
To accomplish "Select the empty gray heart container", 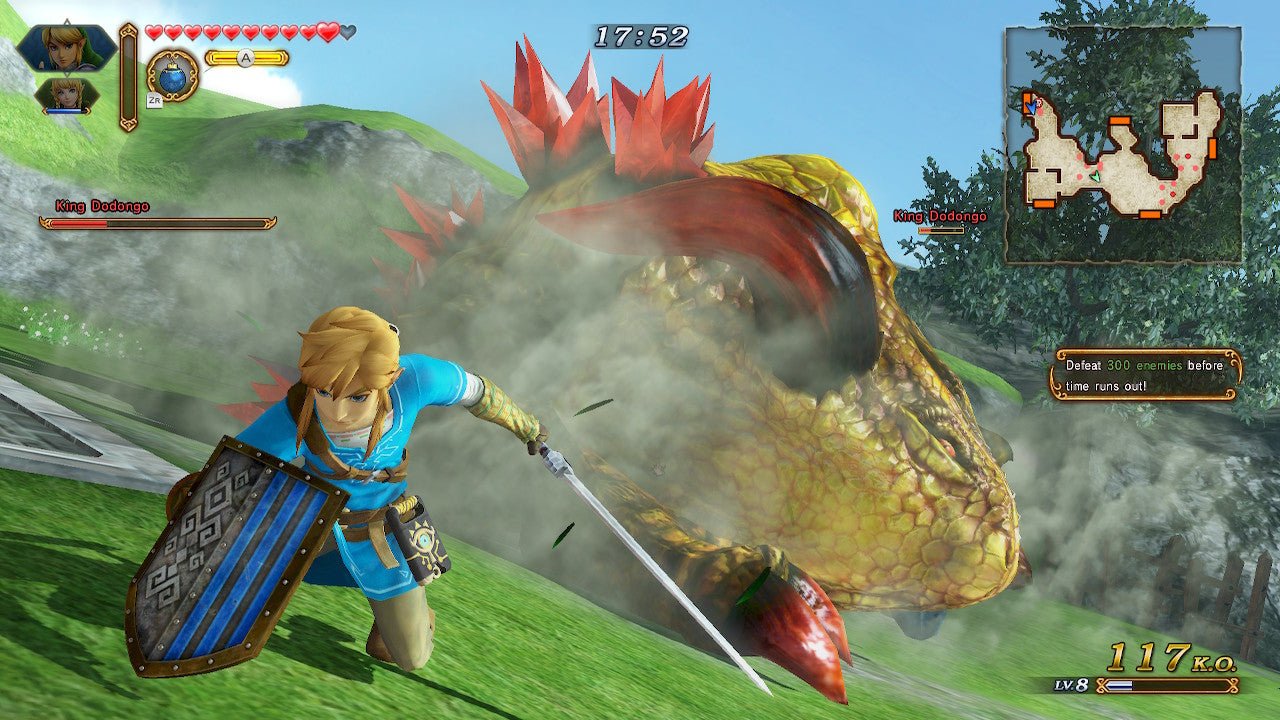I will pos(347,32).
